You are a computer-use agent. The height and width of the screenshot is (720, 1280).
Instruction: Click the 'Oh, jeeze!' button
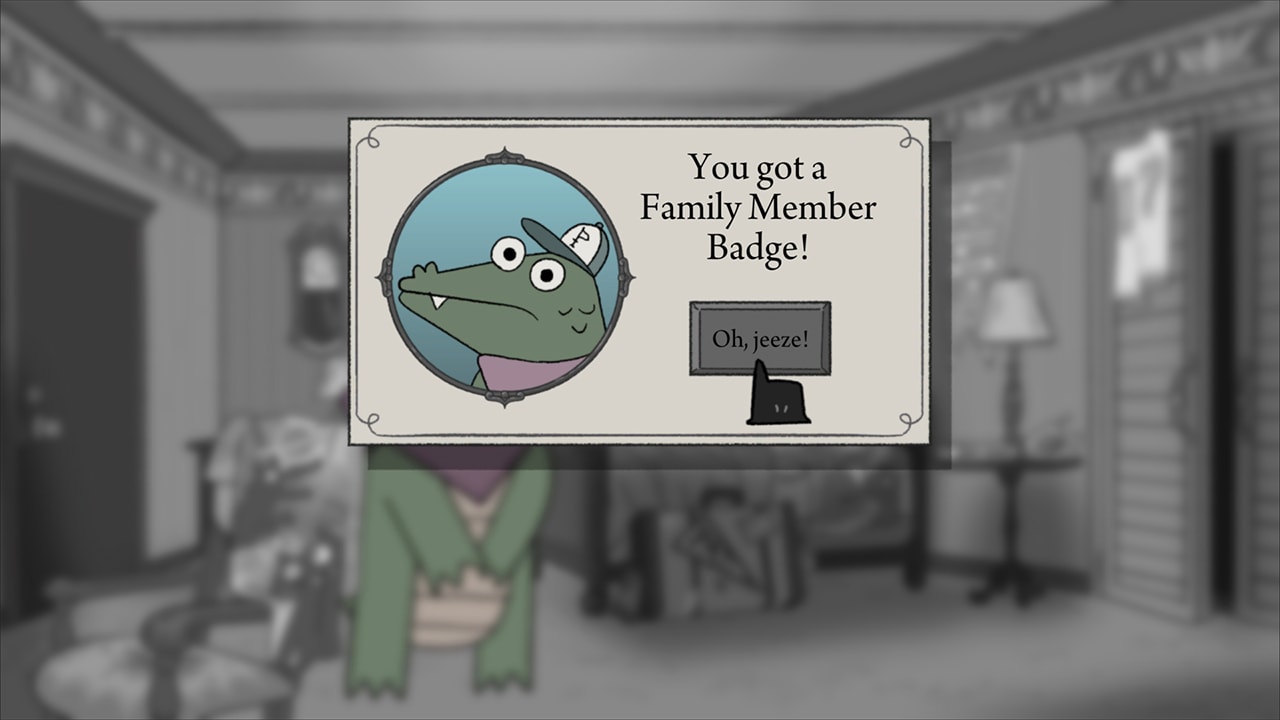[x=760, y=338]
